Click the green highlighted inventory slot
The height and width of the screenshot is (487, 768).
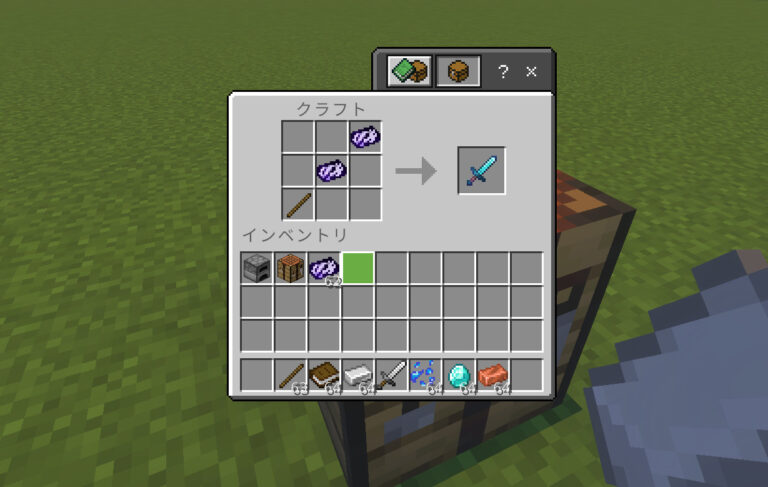click(359, 268)
